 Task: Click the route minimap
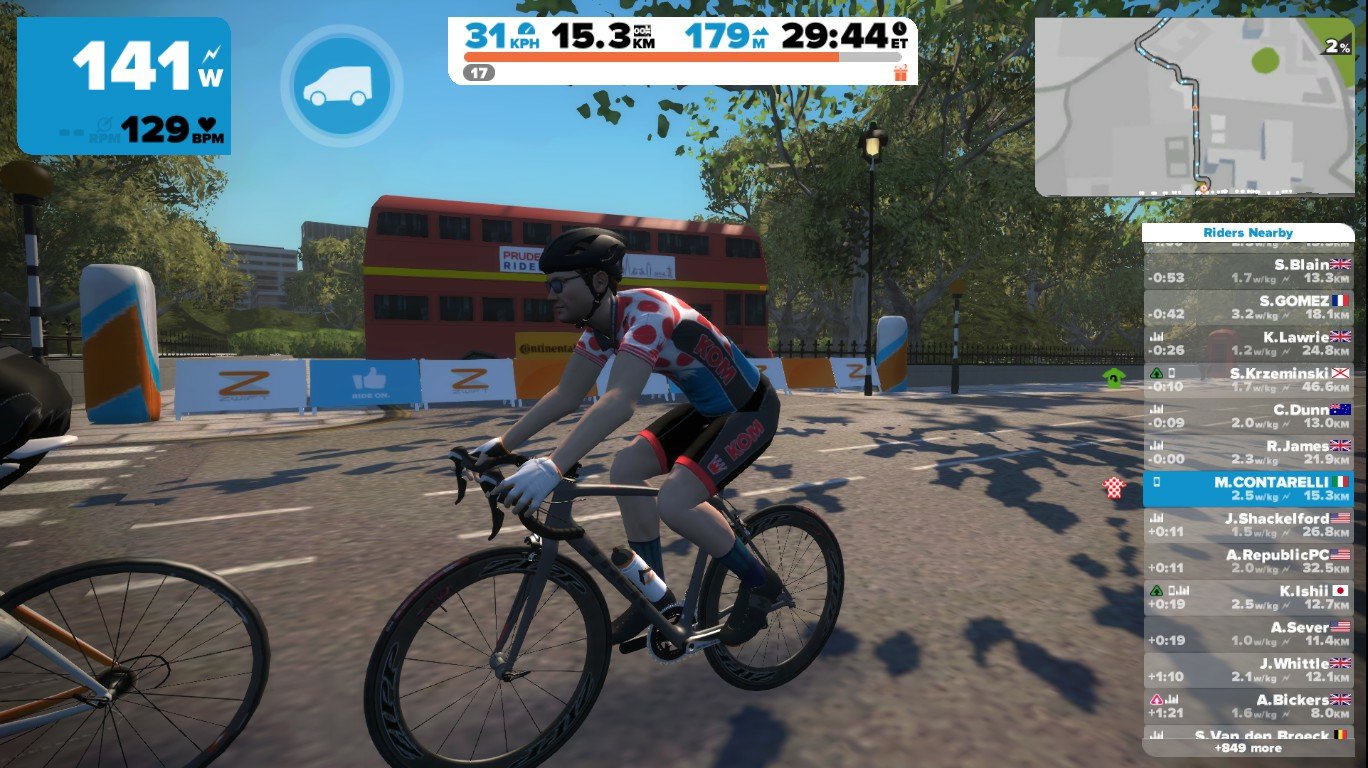tap(1193, 107)
